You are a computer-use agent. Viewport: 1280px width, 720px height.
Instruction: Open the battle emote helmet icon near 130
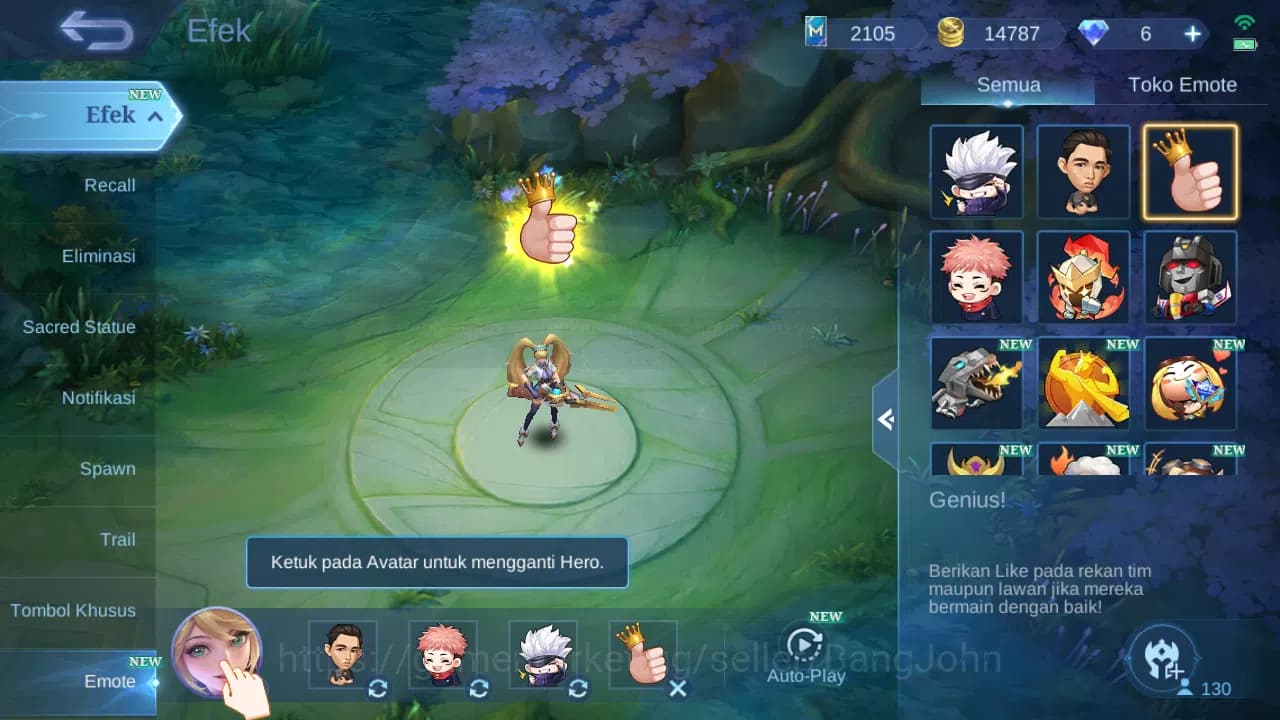[1162, 658]
